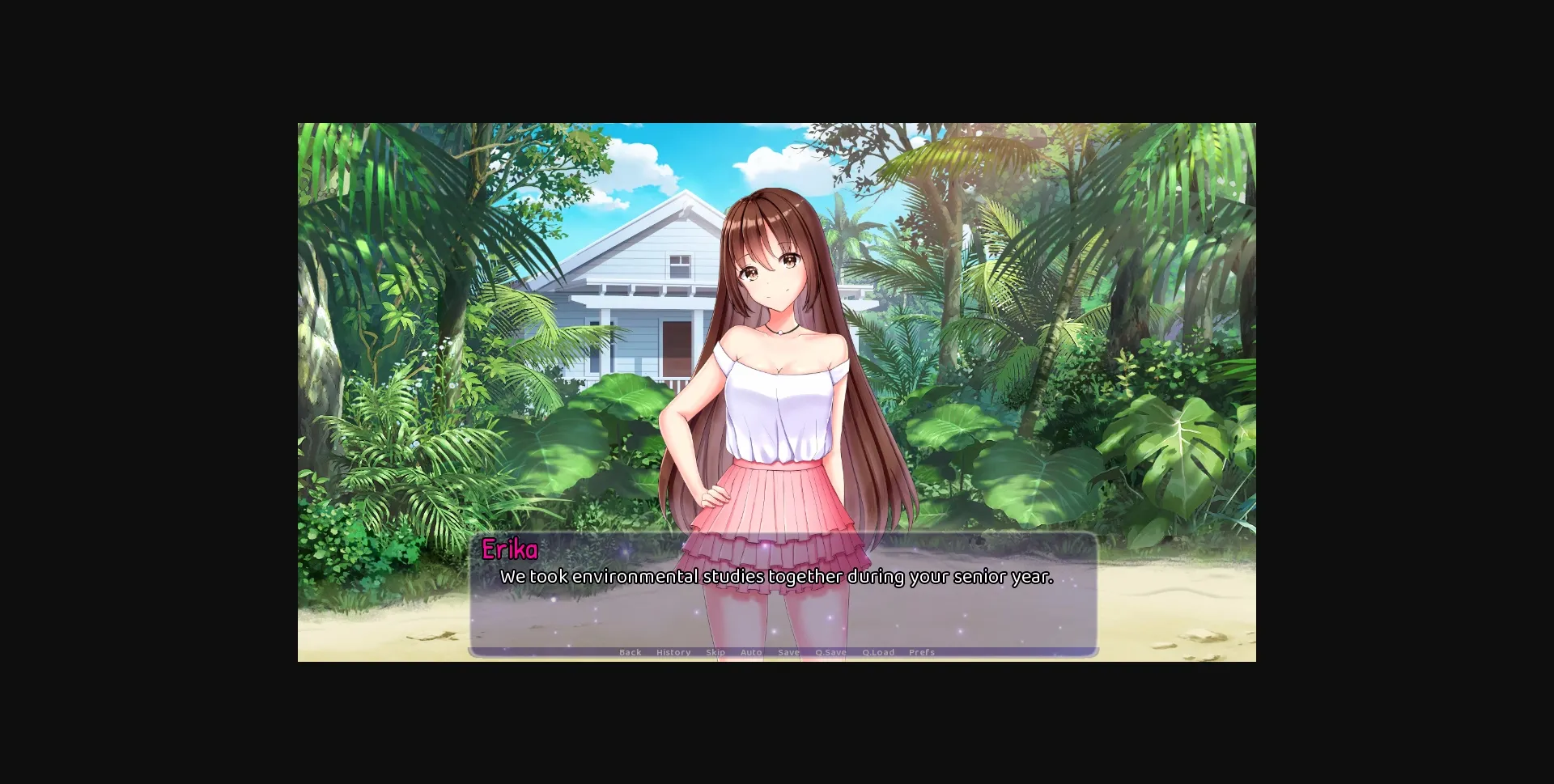Image resolution: width=1554 pixels, height=784 pixels.
Task: Load the last quicksave via Q.Load
Action: tap(880, 652)
